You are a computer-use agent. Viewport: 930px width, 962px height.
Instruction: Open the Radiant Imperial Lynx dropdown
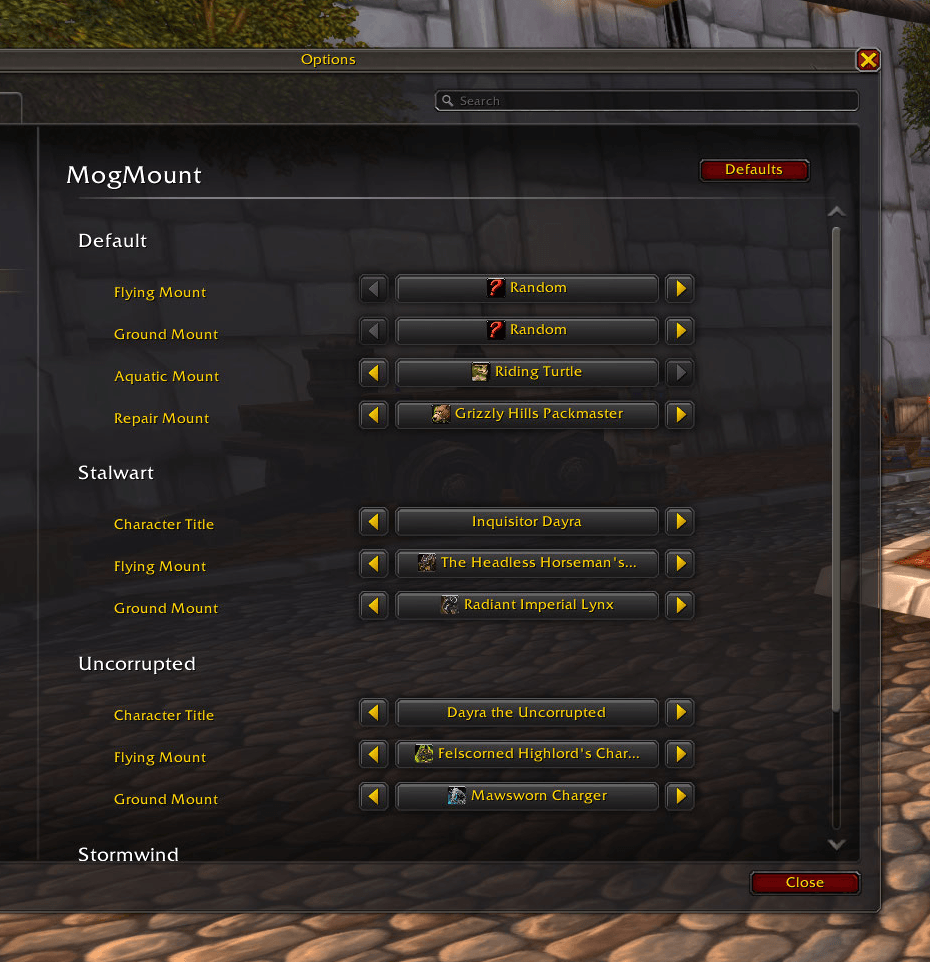coord(527,606)
